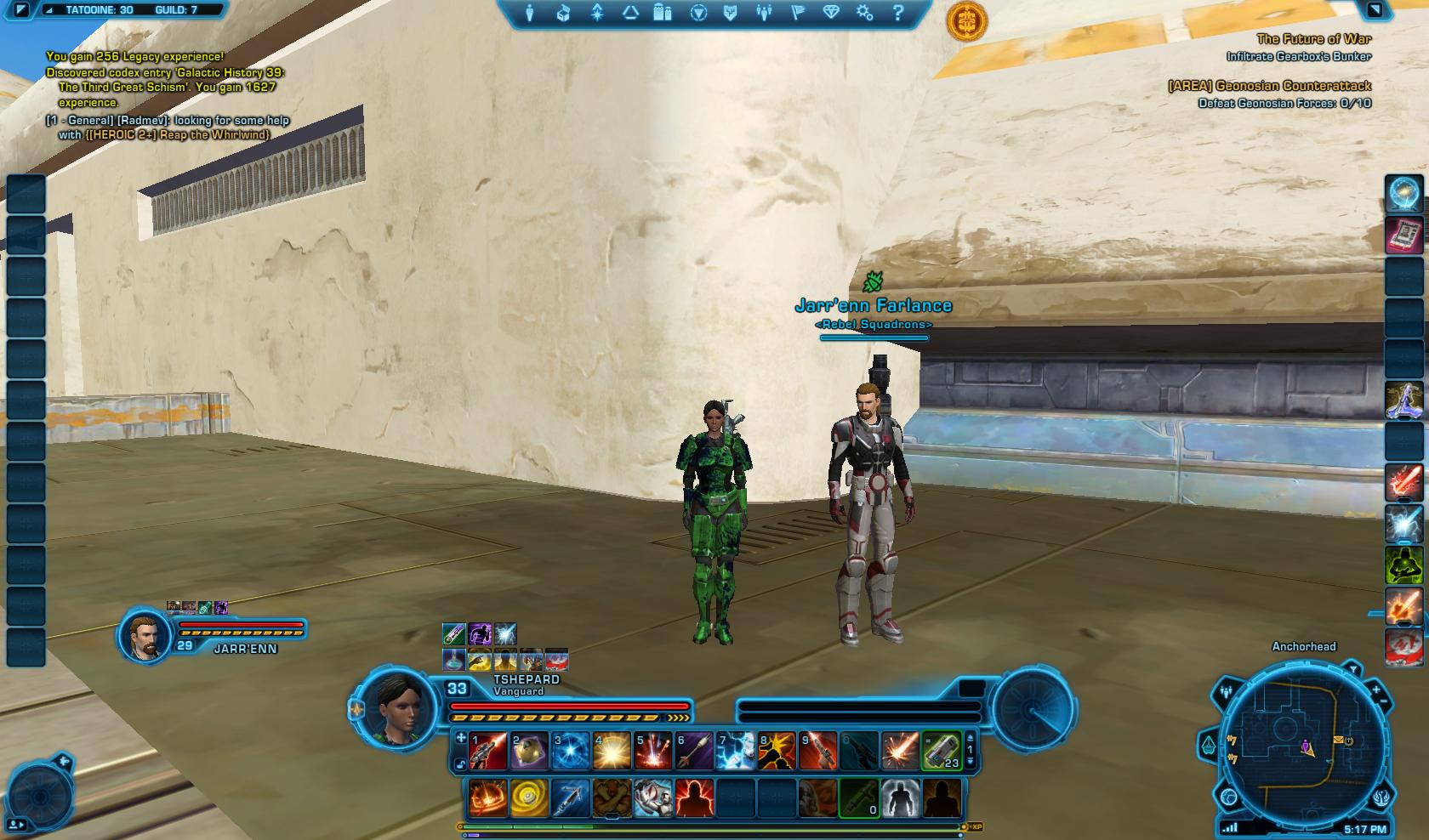Image resolution: width=1429 pixels, height=840 pixels.
Task: Click the question mark help icon
Action: pos(898,14)
